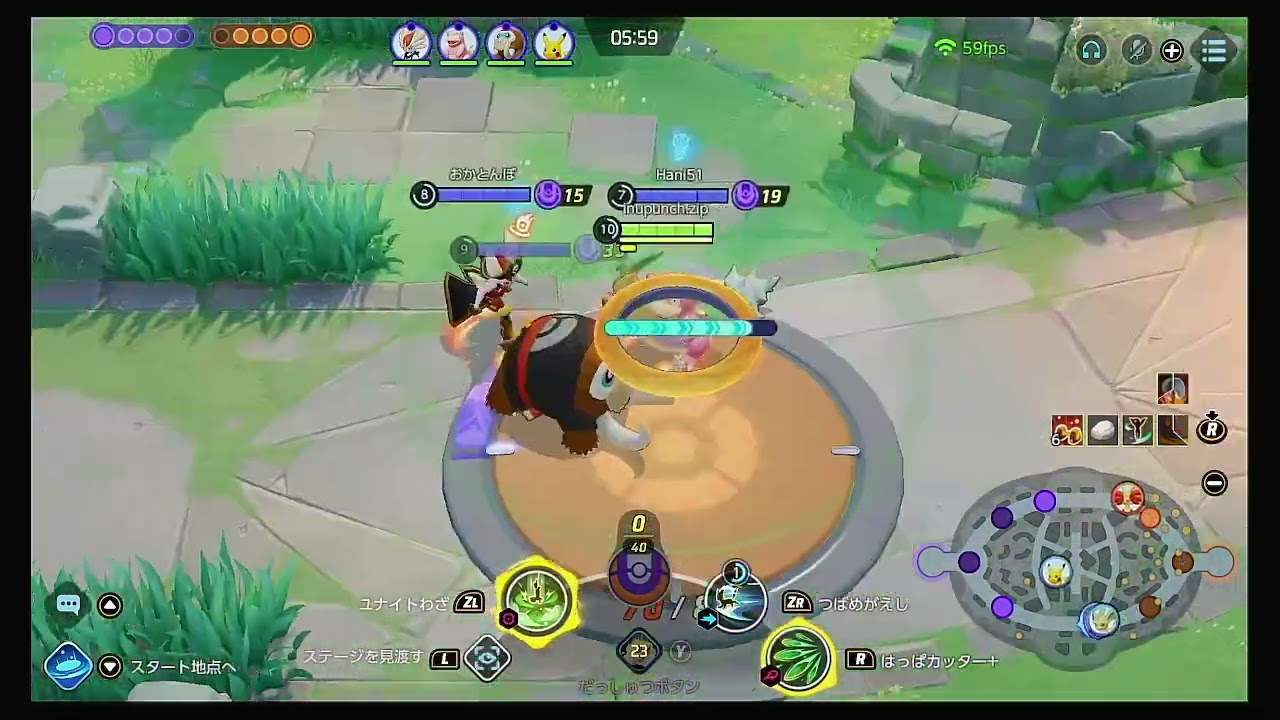The height and width of the screenshot is (720, 1280).
Task: Select Slowbro's teammate portrait
Action: (458, 43)
